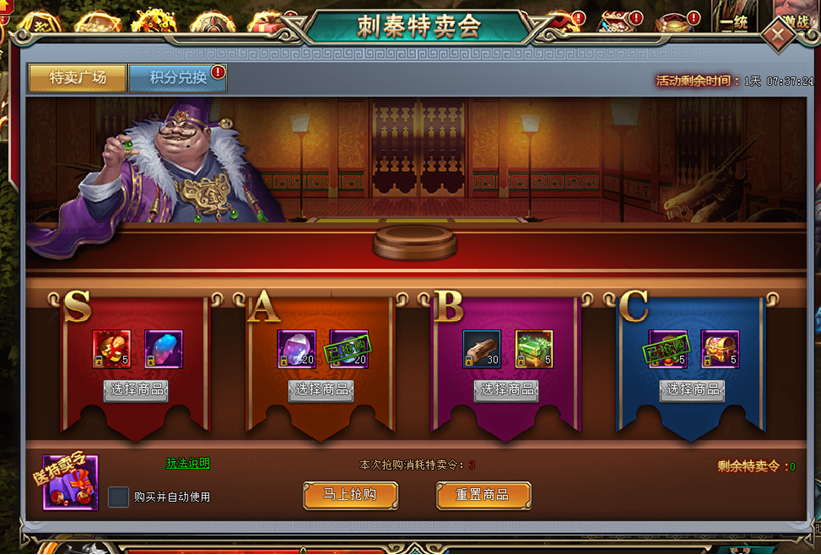Select the blue crystal item in S
The image size is (821, 555).
coord(163,349)
